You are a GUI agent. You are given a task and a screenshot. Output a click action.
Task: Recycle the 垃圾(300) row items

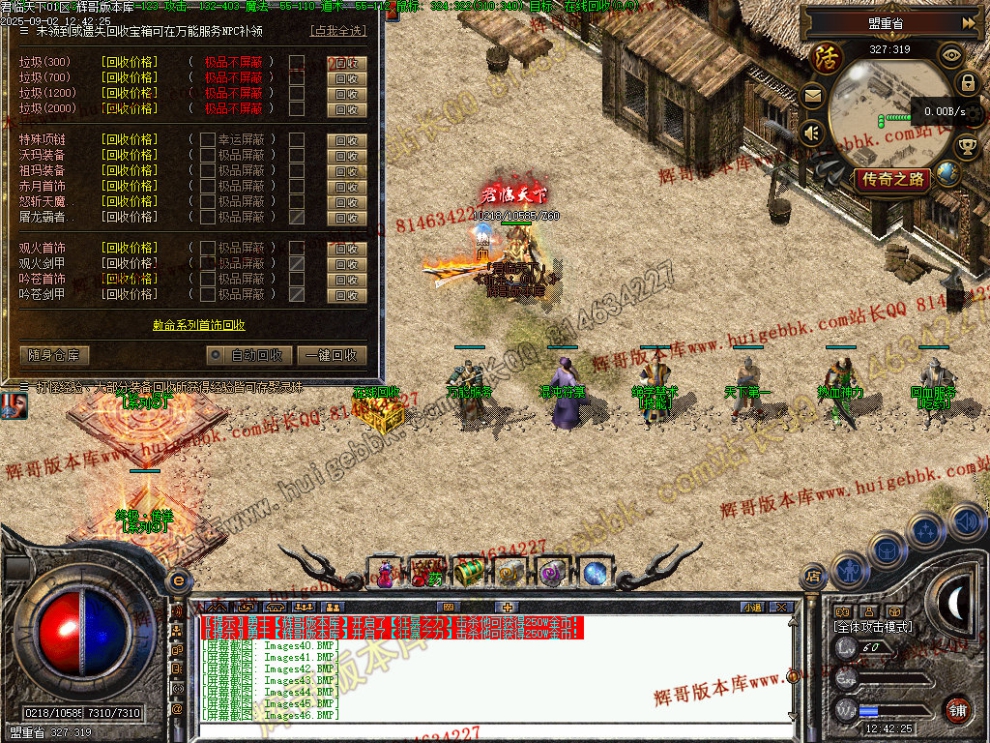pos(347,62)
